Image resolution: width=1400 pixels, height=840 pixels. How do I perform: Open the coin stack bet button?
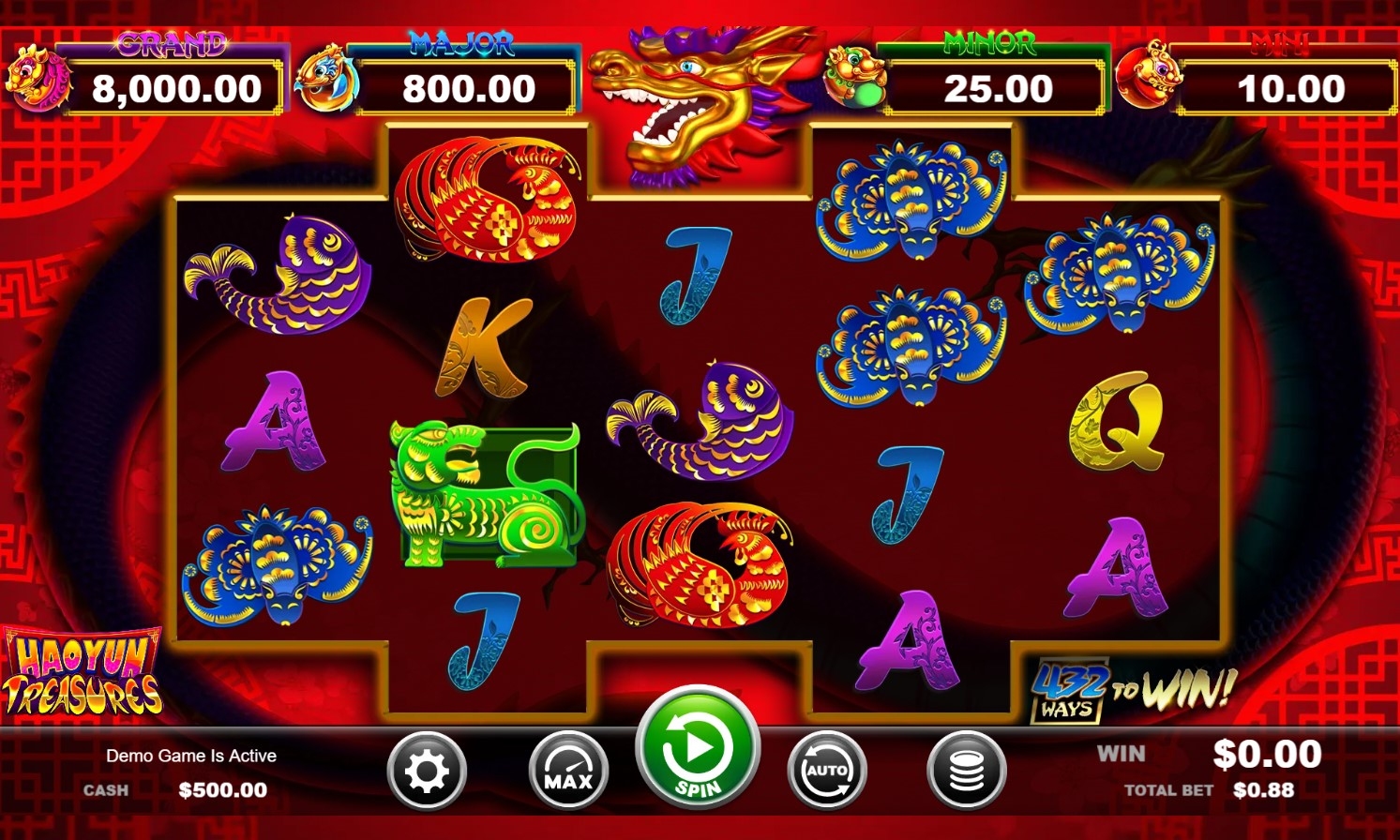(966, 771)
